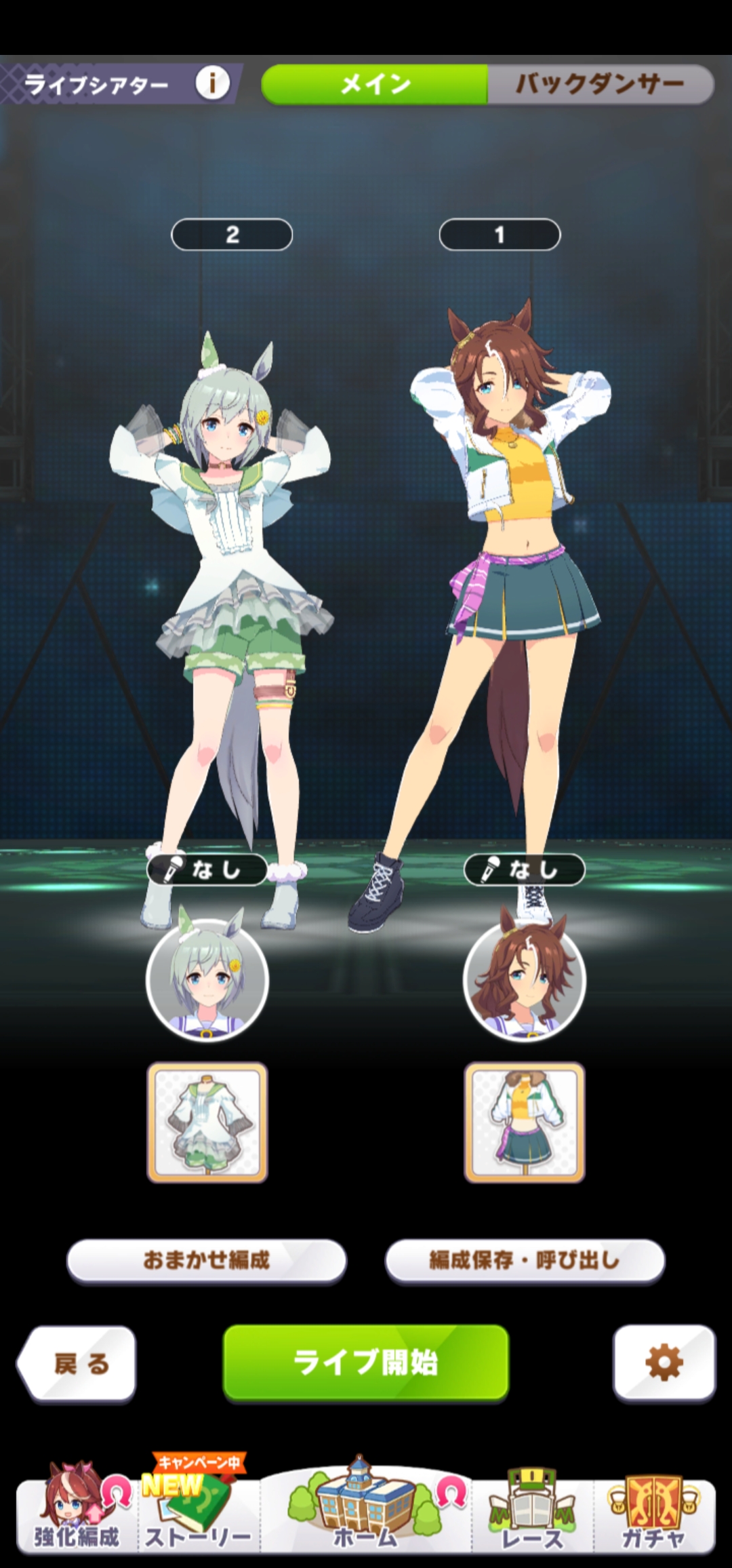The width and height of the screenshot is (732, 1568).
Task: Show the Live Theater info icon
Action: pos(212,84)
